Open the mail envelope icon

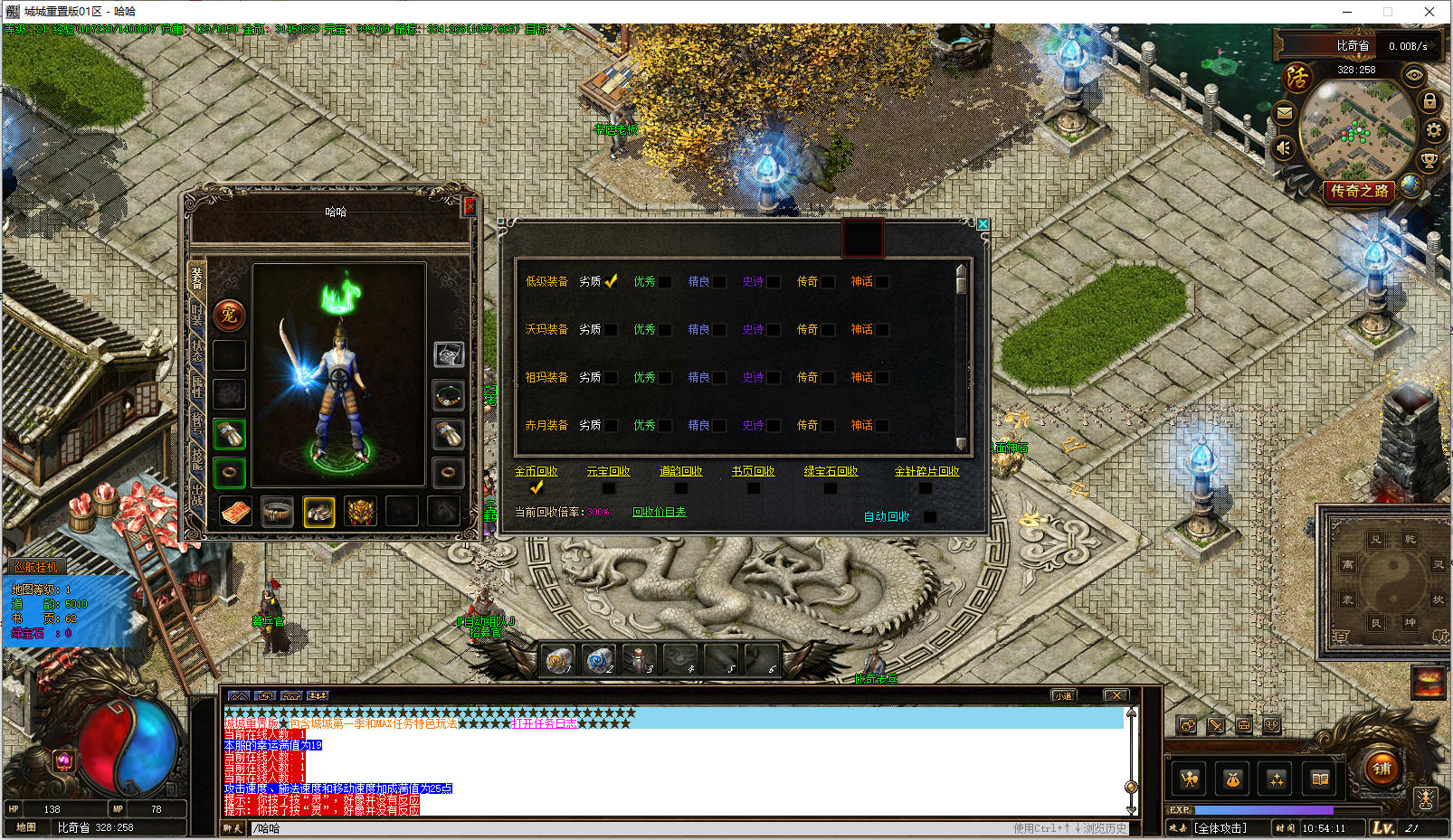(1284, 113)
